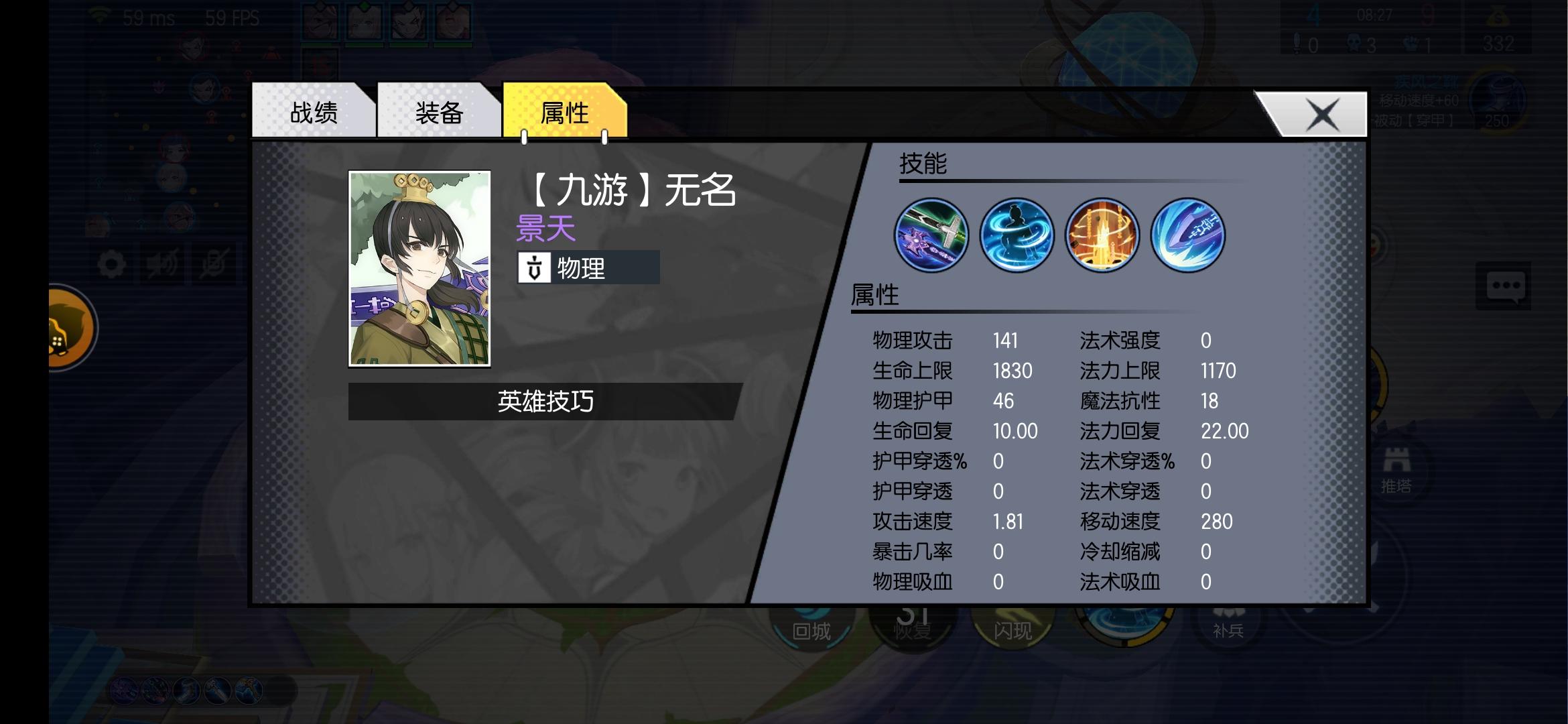
Task: Open the 装备 equipment tab
Action: coord(437,113)
